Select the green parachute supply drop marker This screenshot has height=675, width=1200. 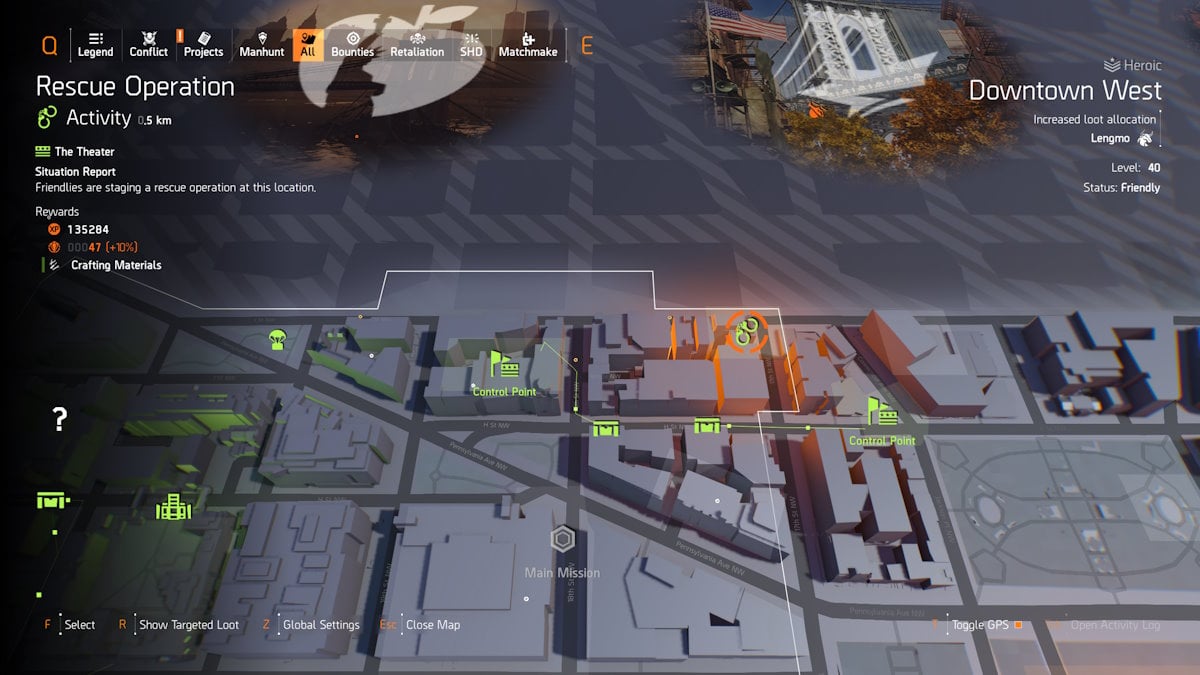(x=278, y=339)
